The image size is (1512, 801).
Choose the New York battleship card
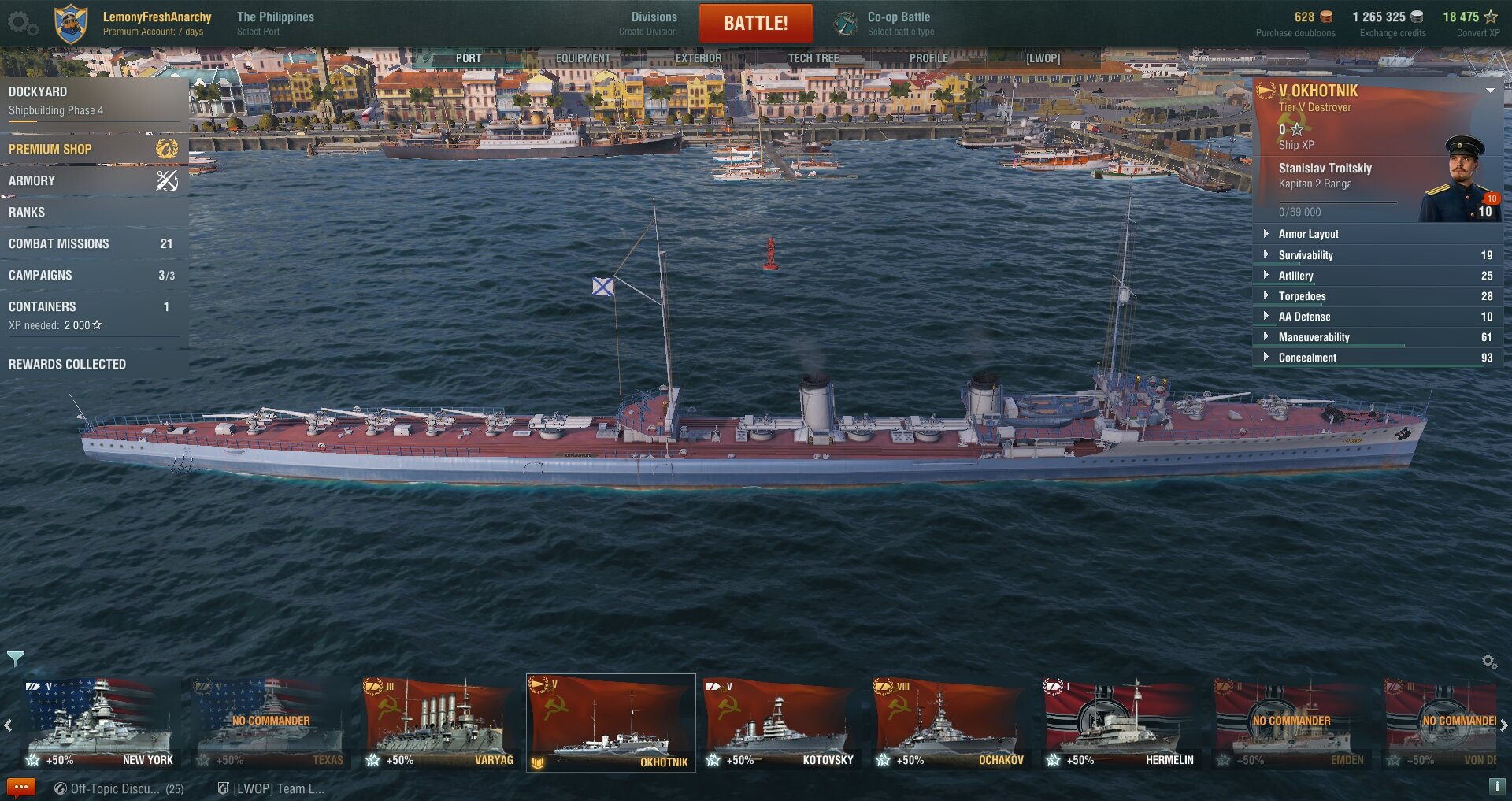[99, 723]
